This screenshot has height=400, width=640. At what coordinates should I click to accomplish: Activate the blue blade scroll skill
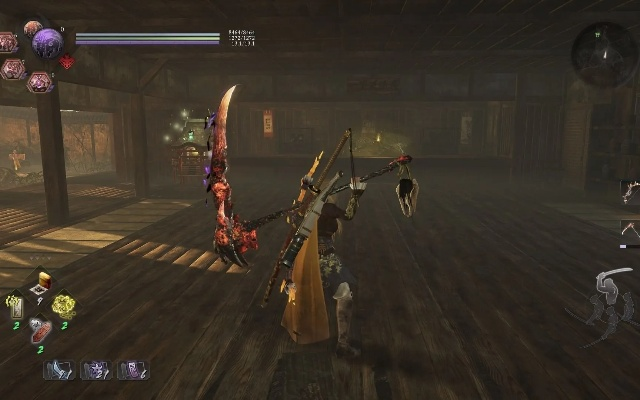coord(57,370)
